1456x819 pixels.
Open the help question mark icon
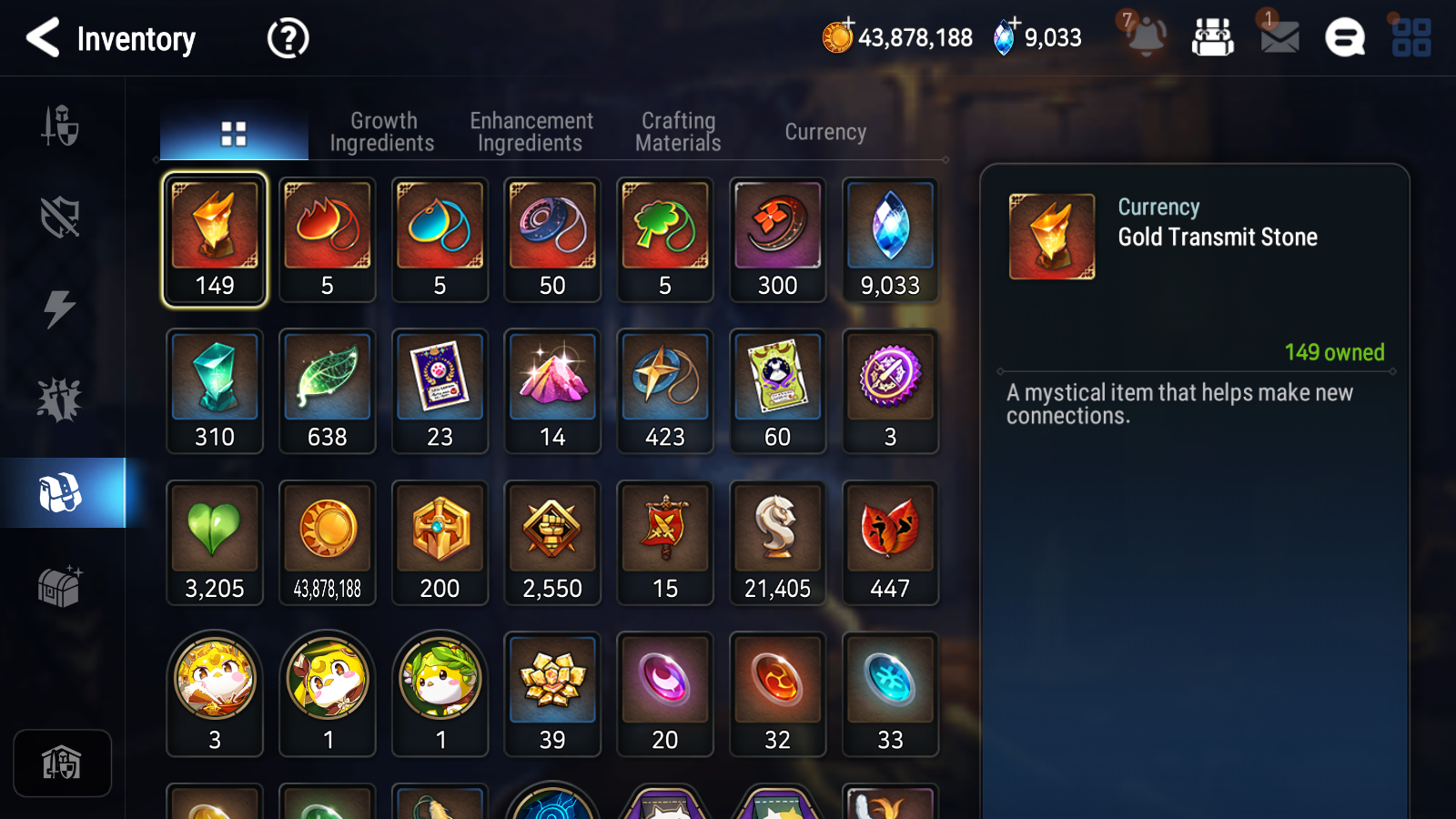tap(286, 38)
